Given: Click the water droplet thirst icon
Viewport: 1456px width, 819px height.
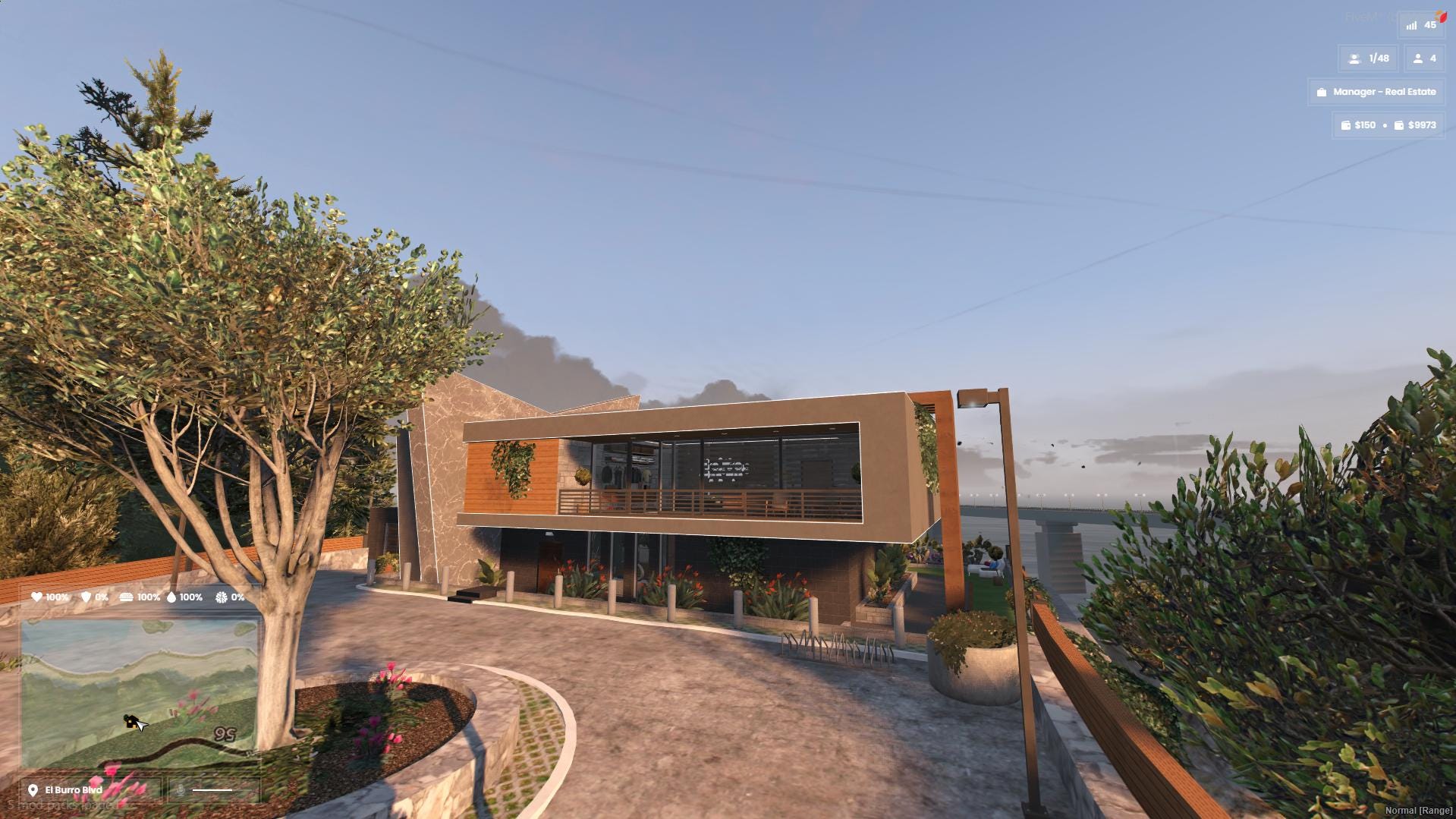Looking at the screenshot, I should pos(171,597).
